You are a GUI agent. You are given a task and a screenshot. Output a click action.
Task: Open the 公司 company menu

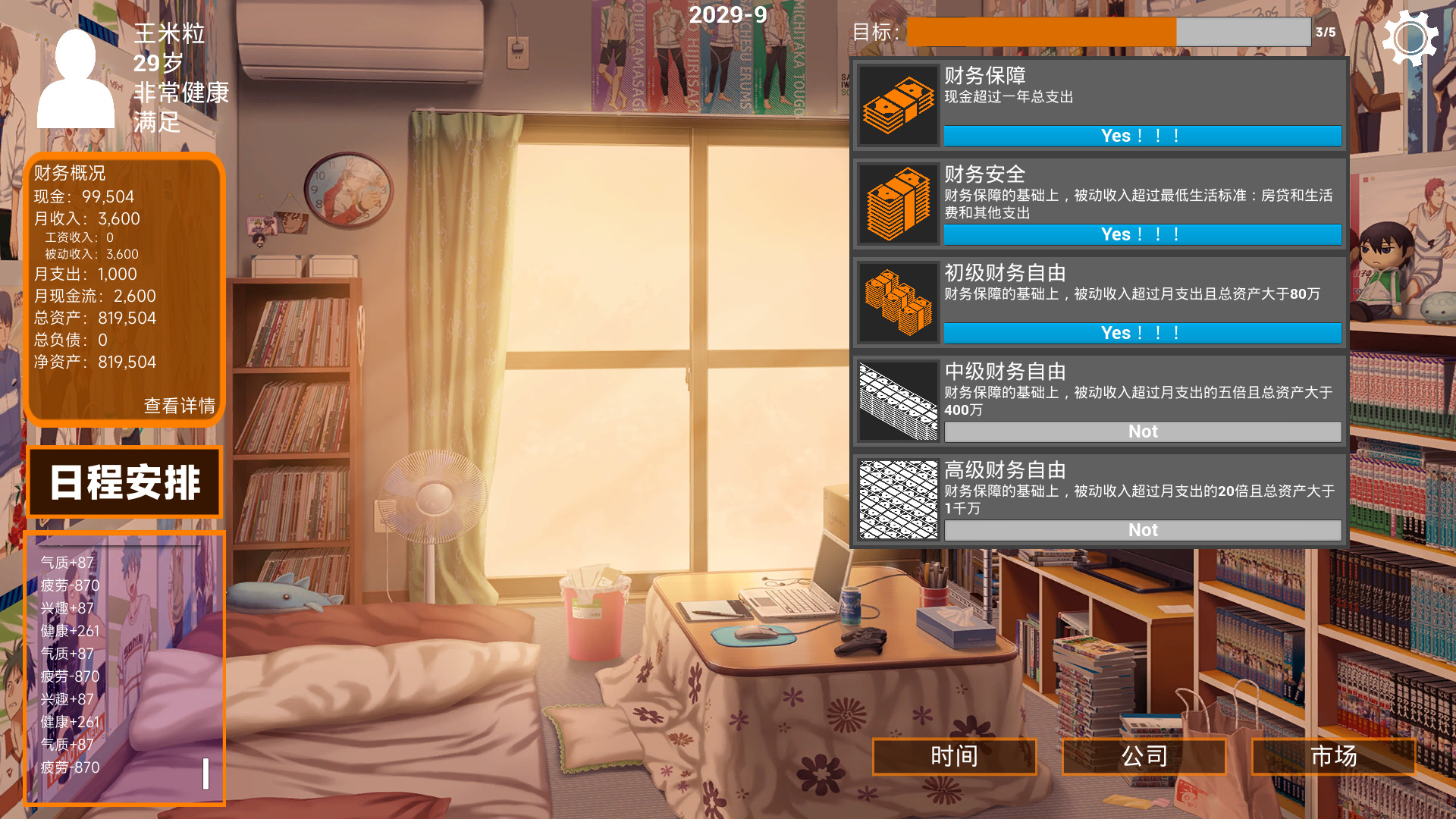point(1143,756)
